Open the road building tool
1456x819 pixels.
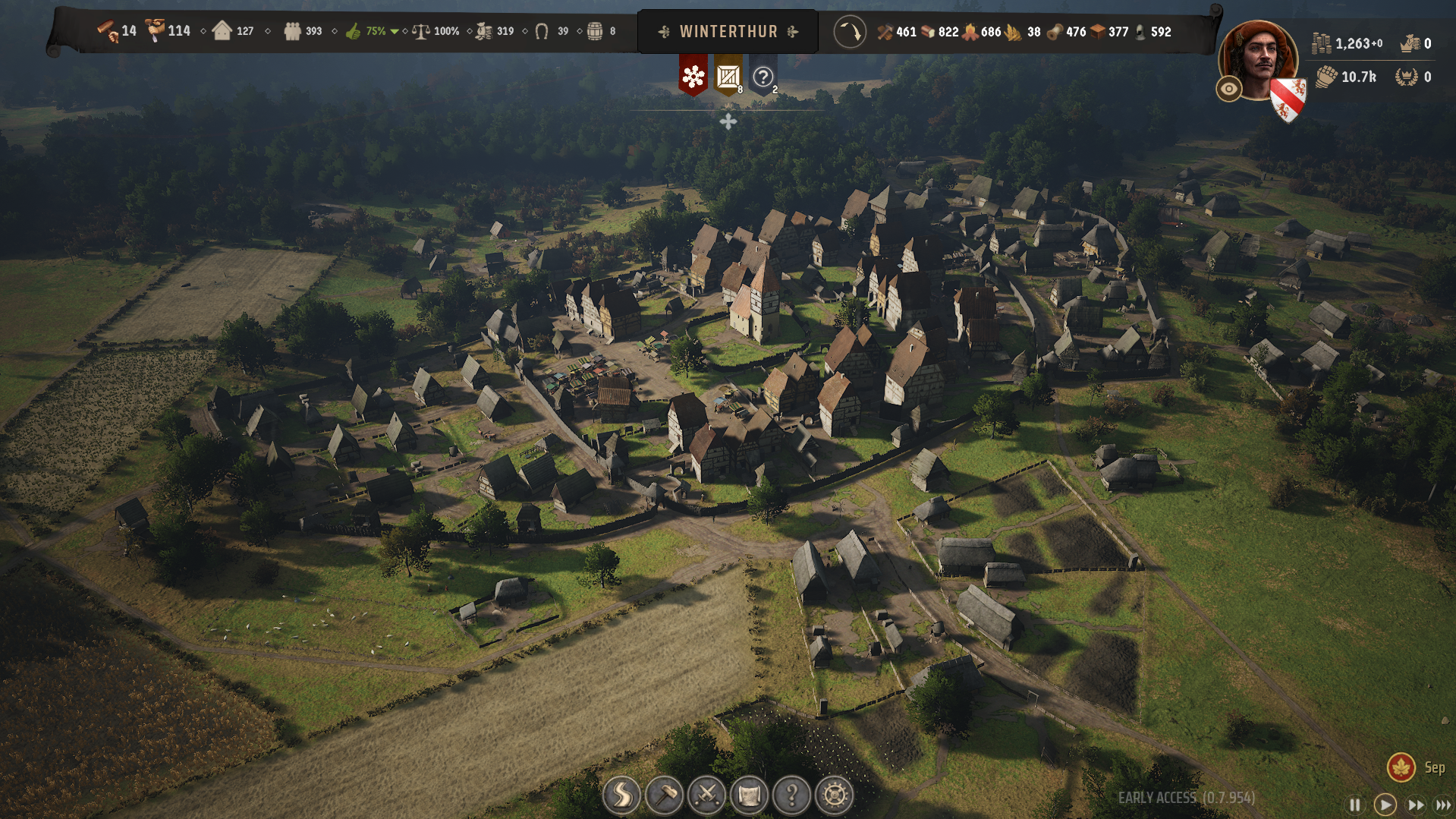(621, 795)
